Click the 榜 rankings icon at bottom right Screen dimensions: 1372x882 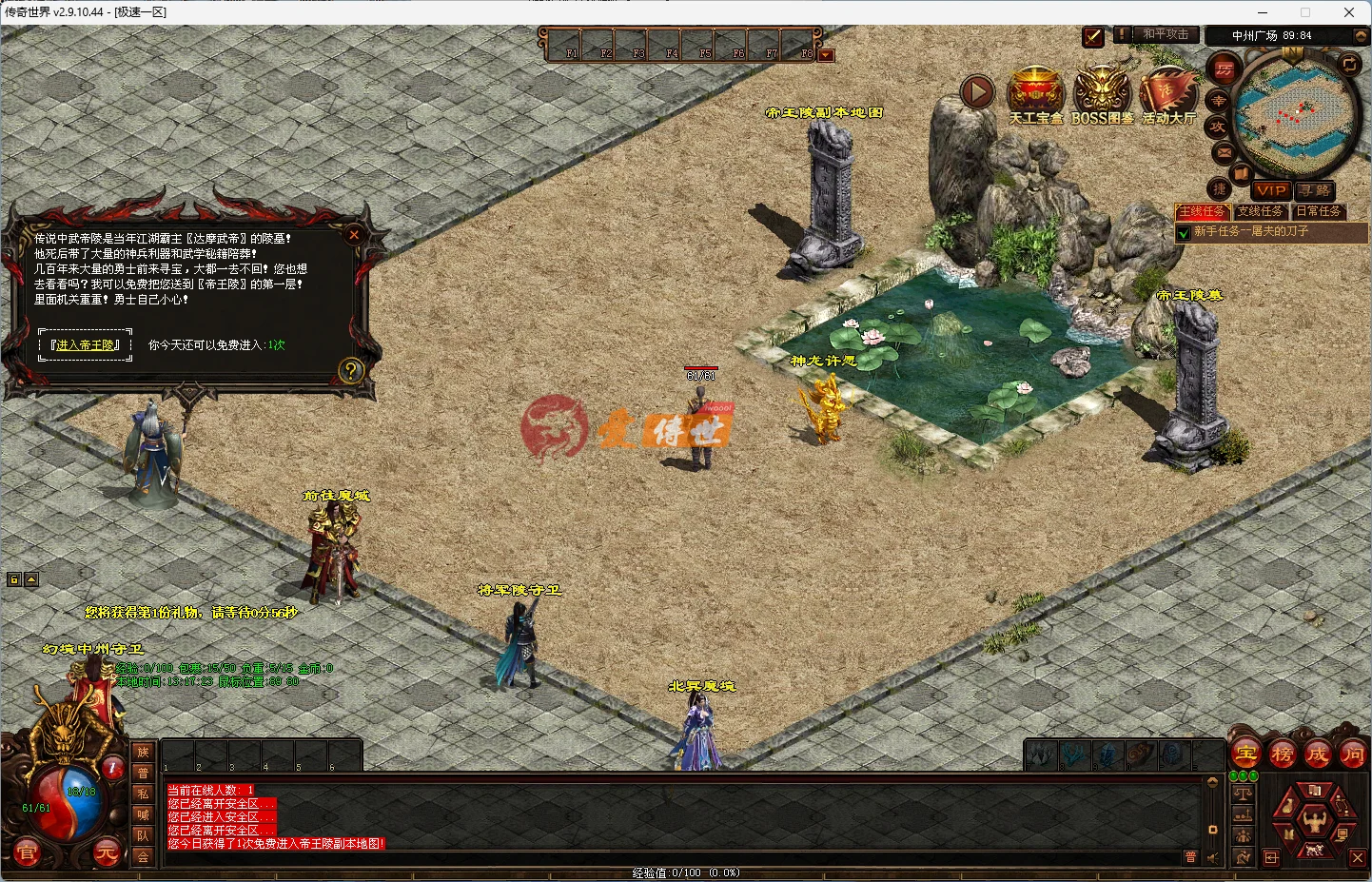pyautogui.click(x=1283, y=754)
